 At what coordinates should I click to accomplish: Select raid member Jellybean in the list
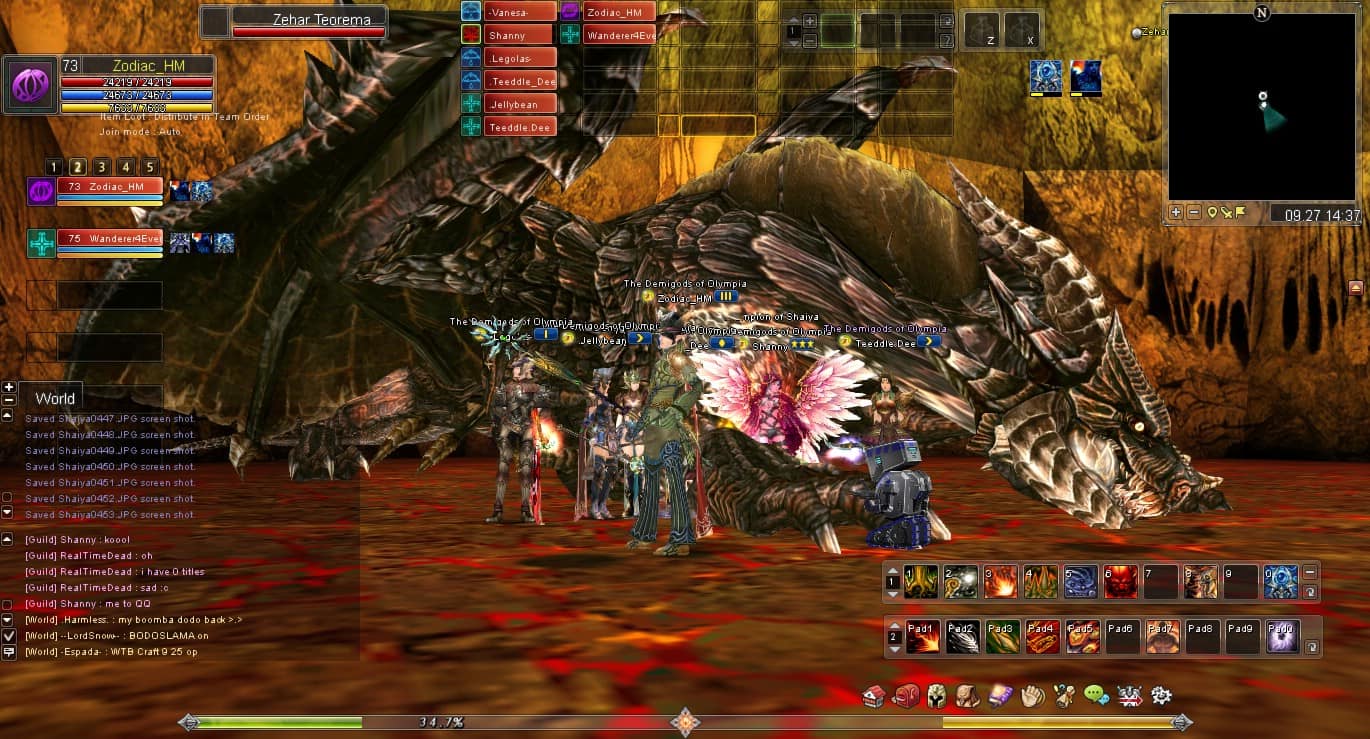coord(518,103)
